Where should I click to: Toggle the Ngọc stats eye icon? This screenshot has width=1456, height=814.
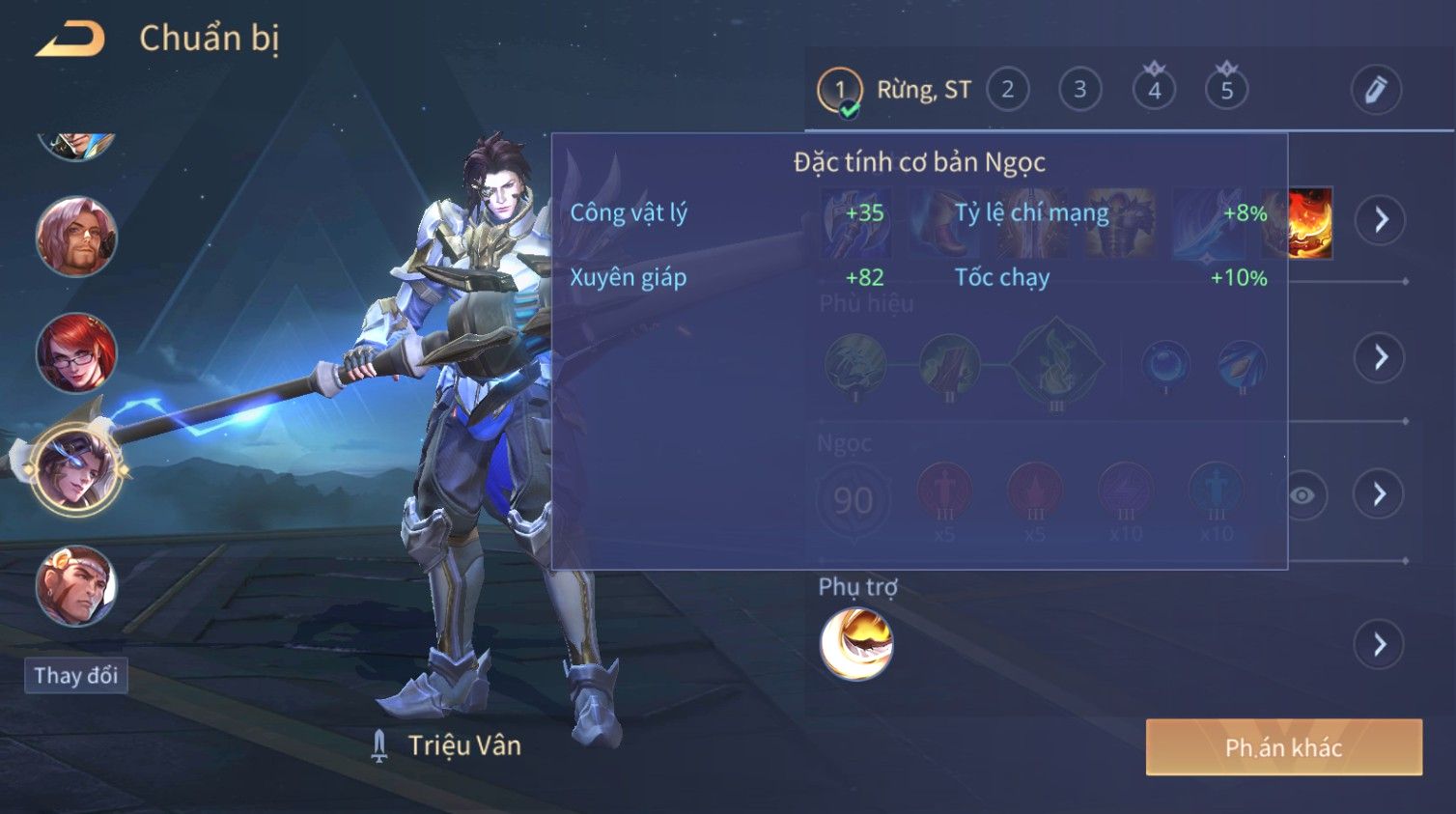[x=1302, y=495]
